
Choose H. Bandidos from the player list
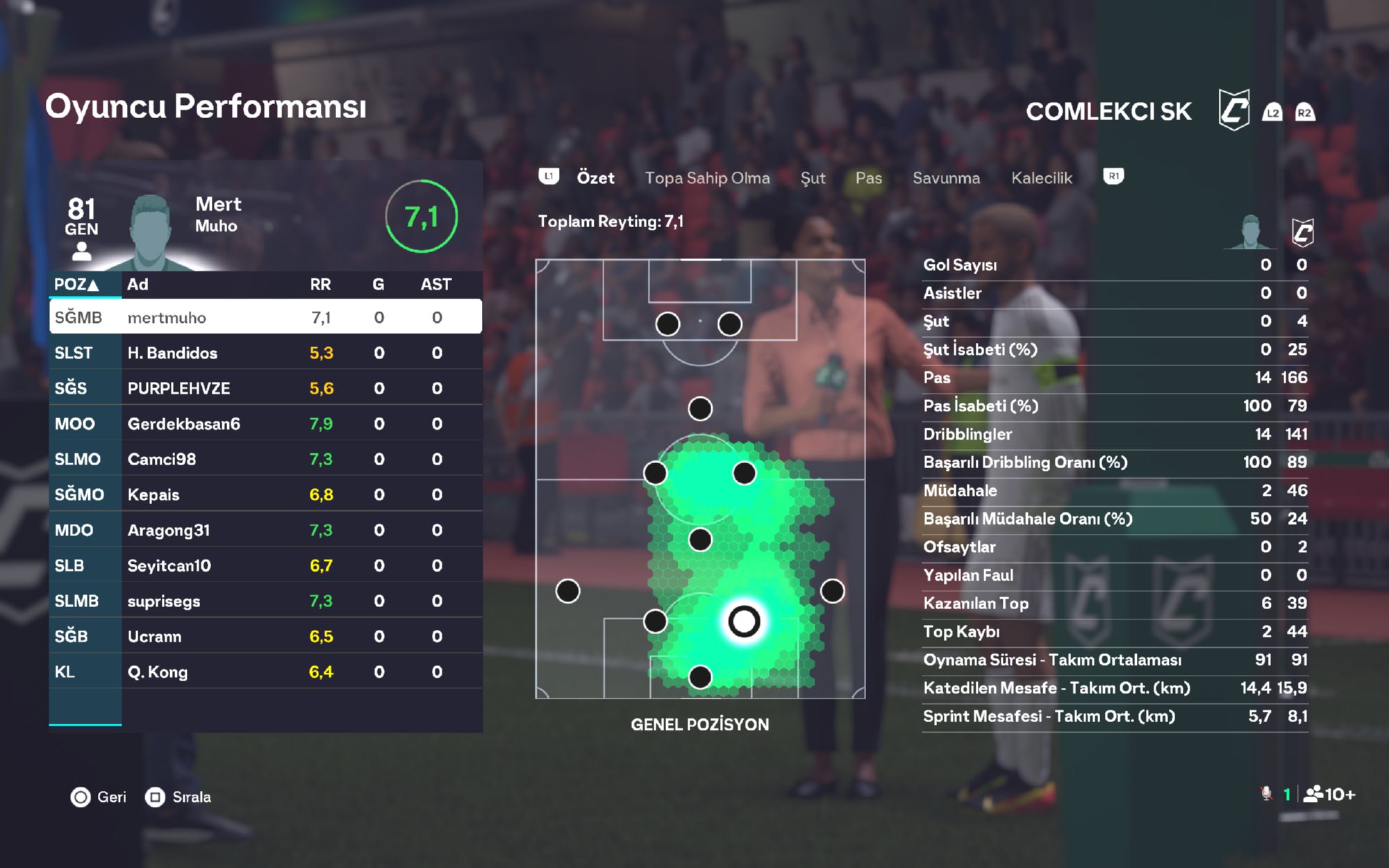(265, 353)
